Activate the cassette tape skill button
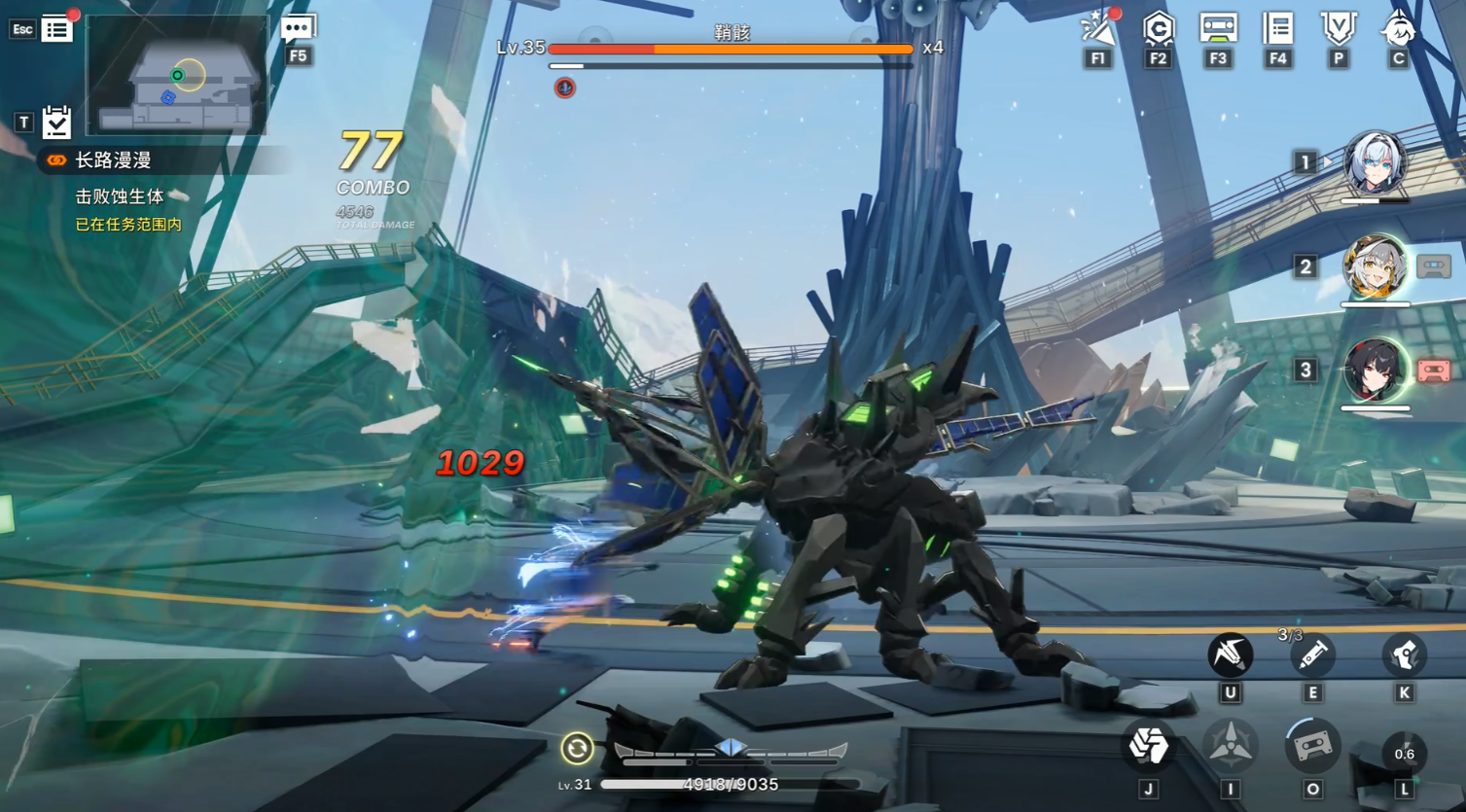The height and width of the screenshot is (812, 1466). click(x=1311, y=747)
